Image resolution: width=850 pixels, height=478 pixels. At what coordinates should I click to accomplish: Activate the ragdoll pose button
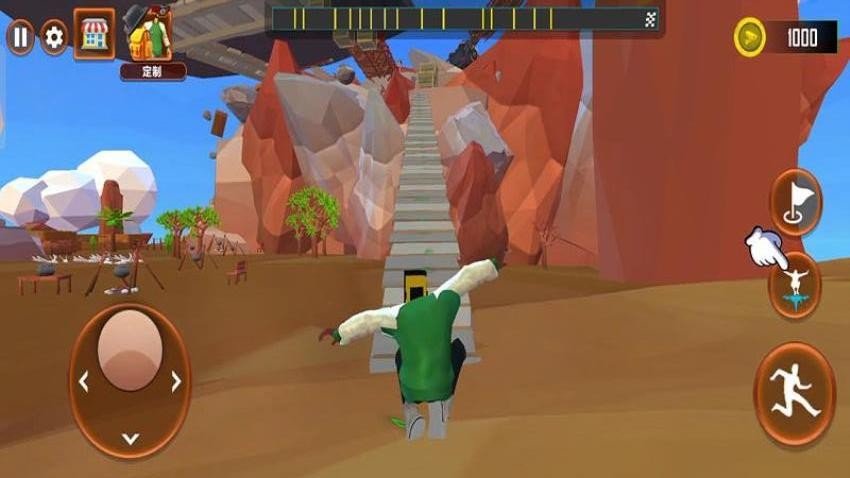[x=796, y=285]
